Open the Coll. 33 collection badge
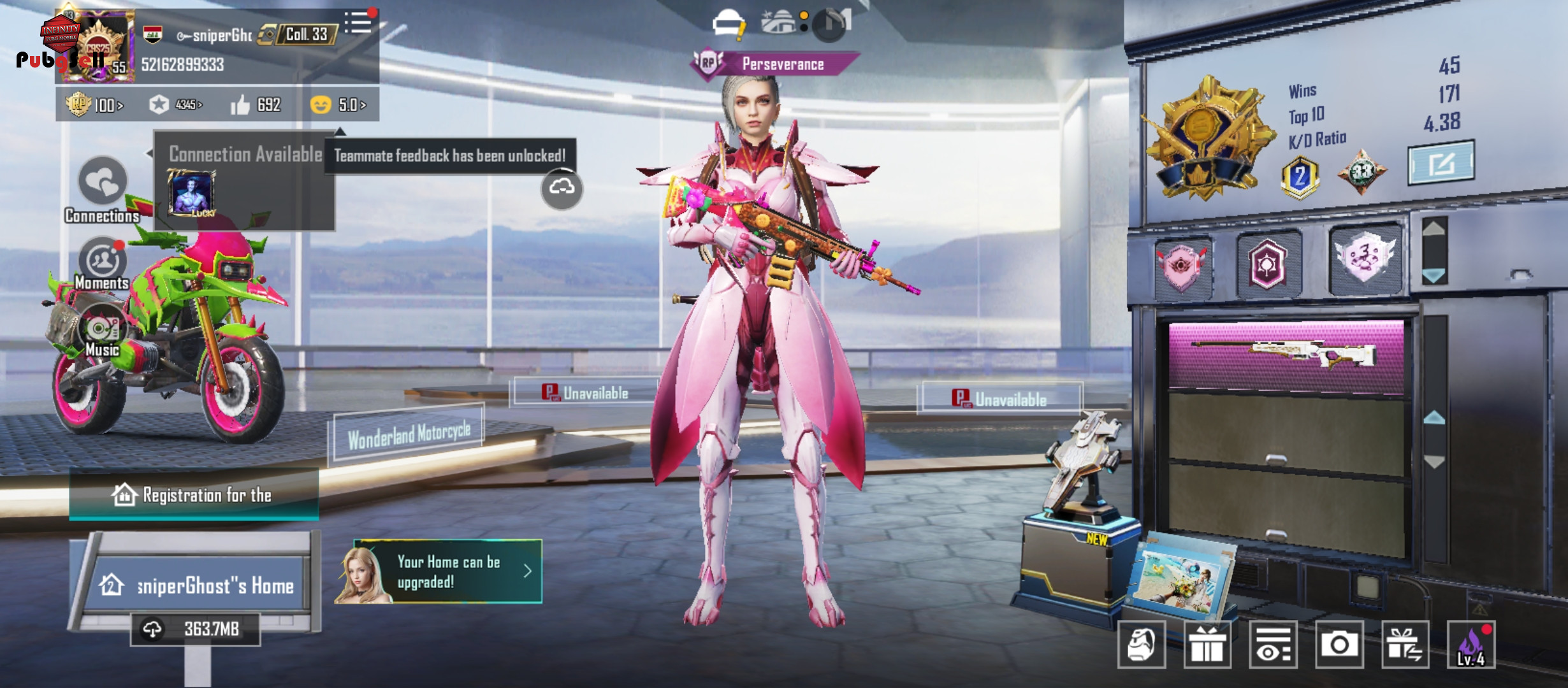1568x688 pixels. (298, 34)
